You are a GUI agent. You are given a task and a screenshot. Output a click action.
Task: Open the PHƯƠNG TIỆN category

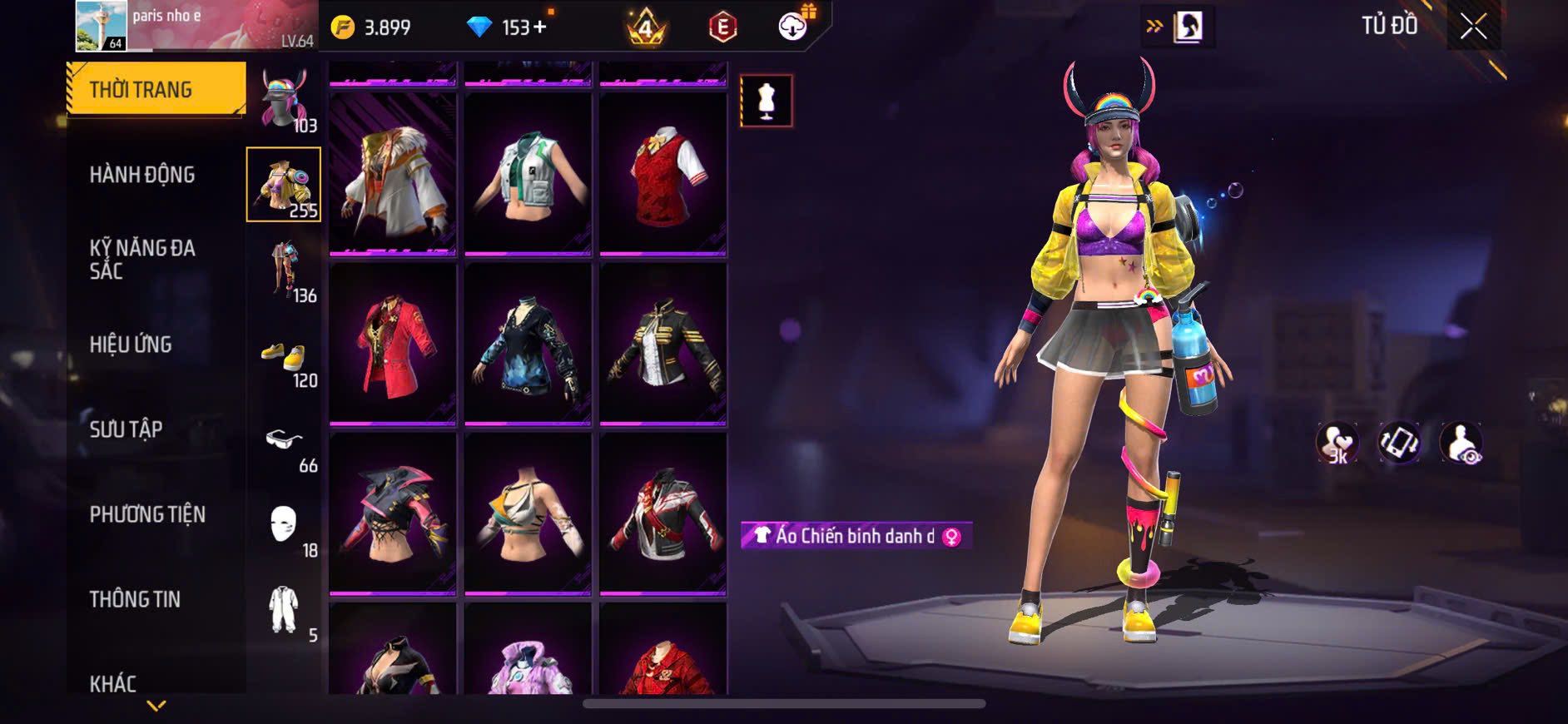[147, 514]
